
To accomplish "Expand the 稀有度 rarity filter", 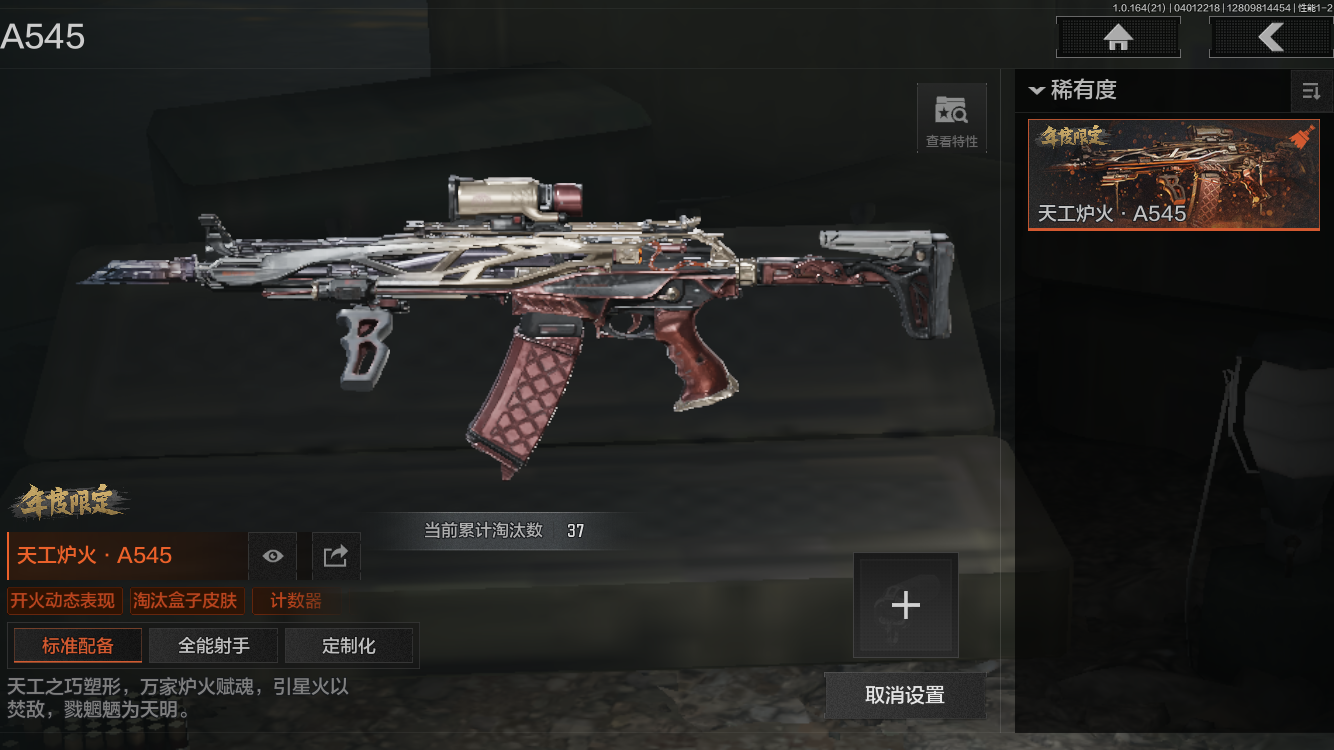I will click(x=1072, y=90).
